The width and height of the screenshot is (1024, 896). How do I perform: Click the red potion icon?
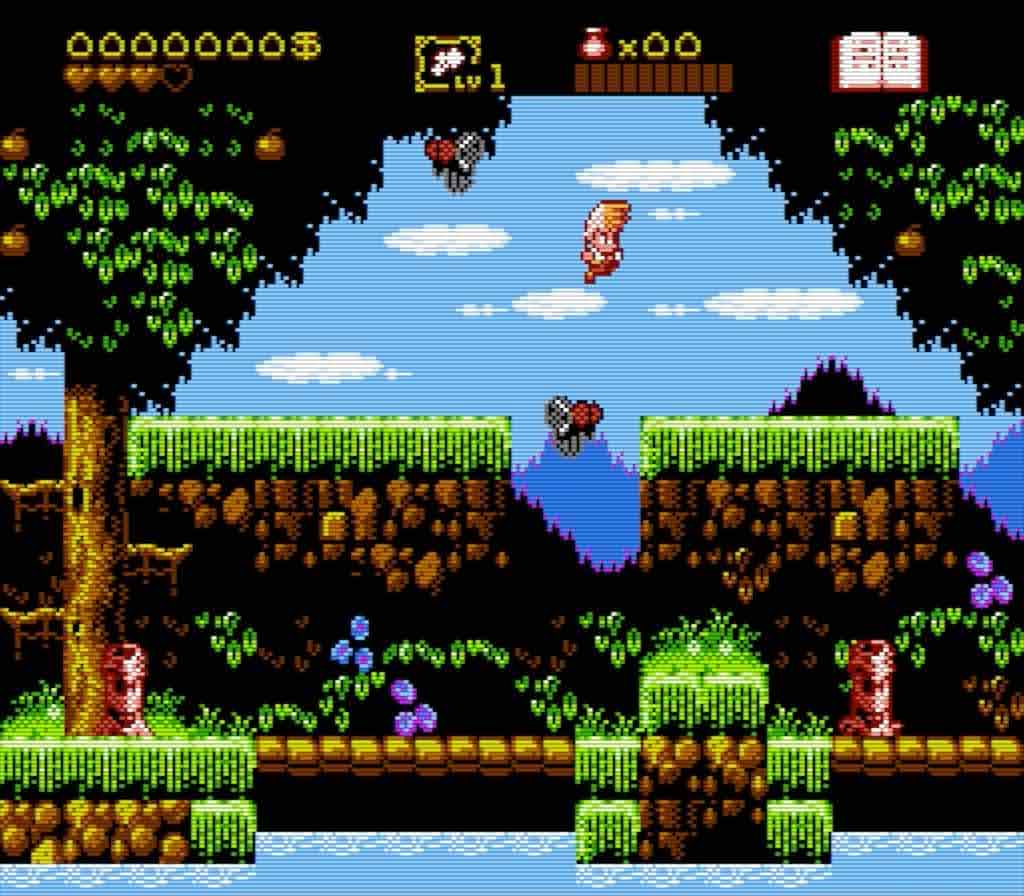coord(595,45)
